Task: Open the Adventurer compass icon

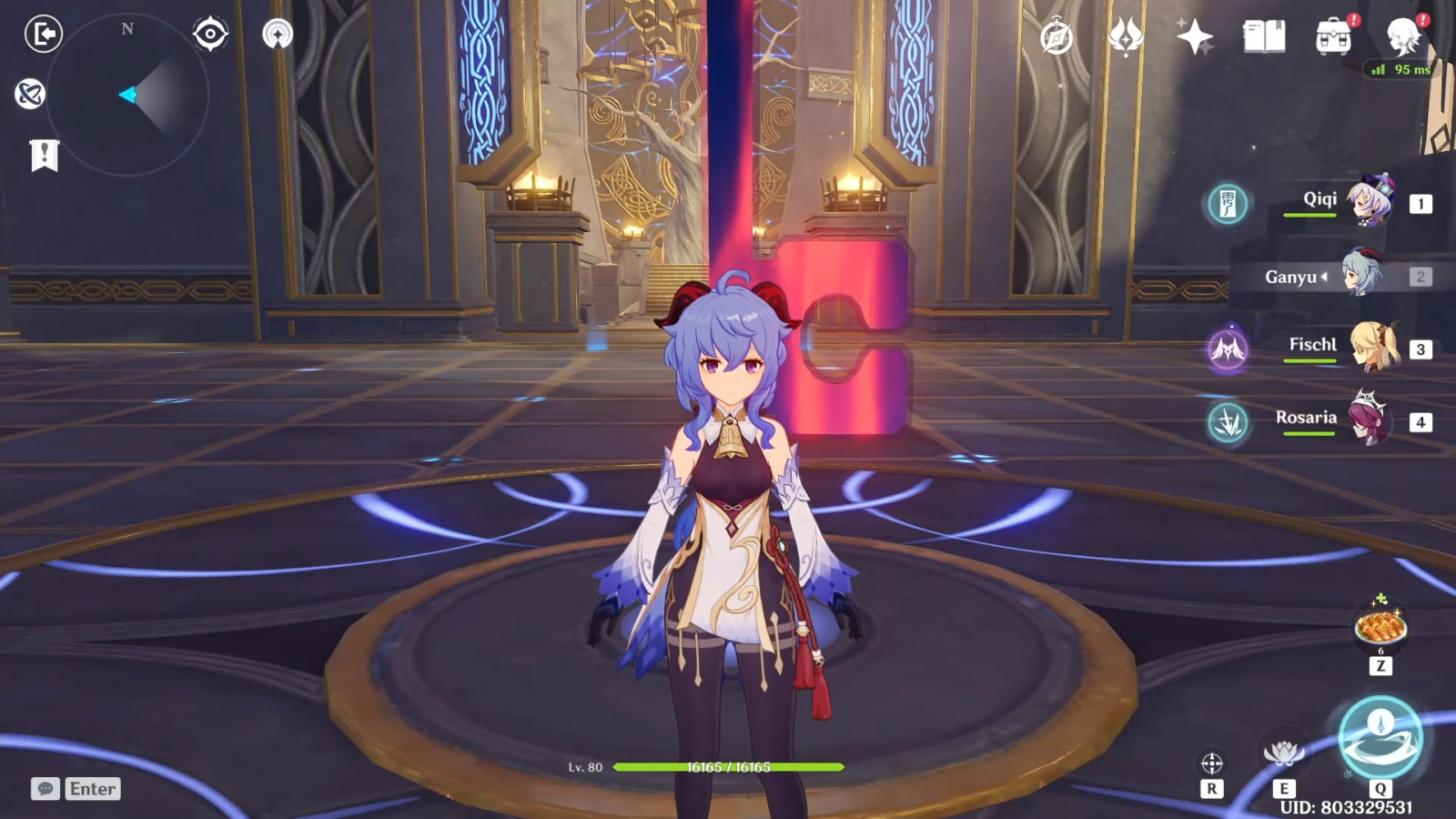Action: click(x=1057, y=37)
